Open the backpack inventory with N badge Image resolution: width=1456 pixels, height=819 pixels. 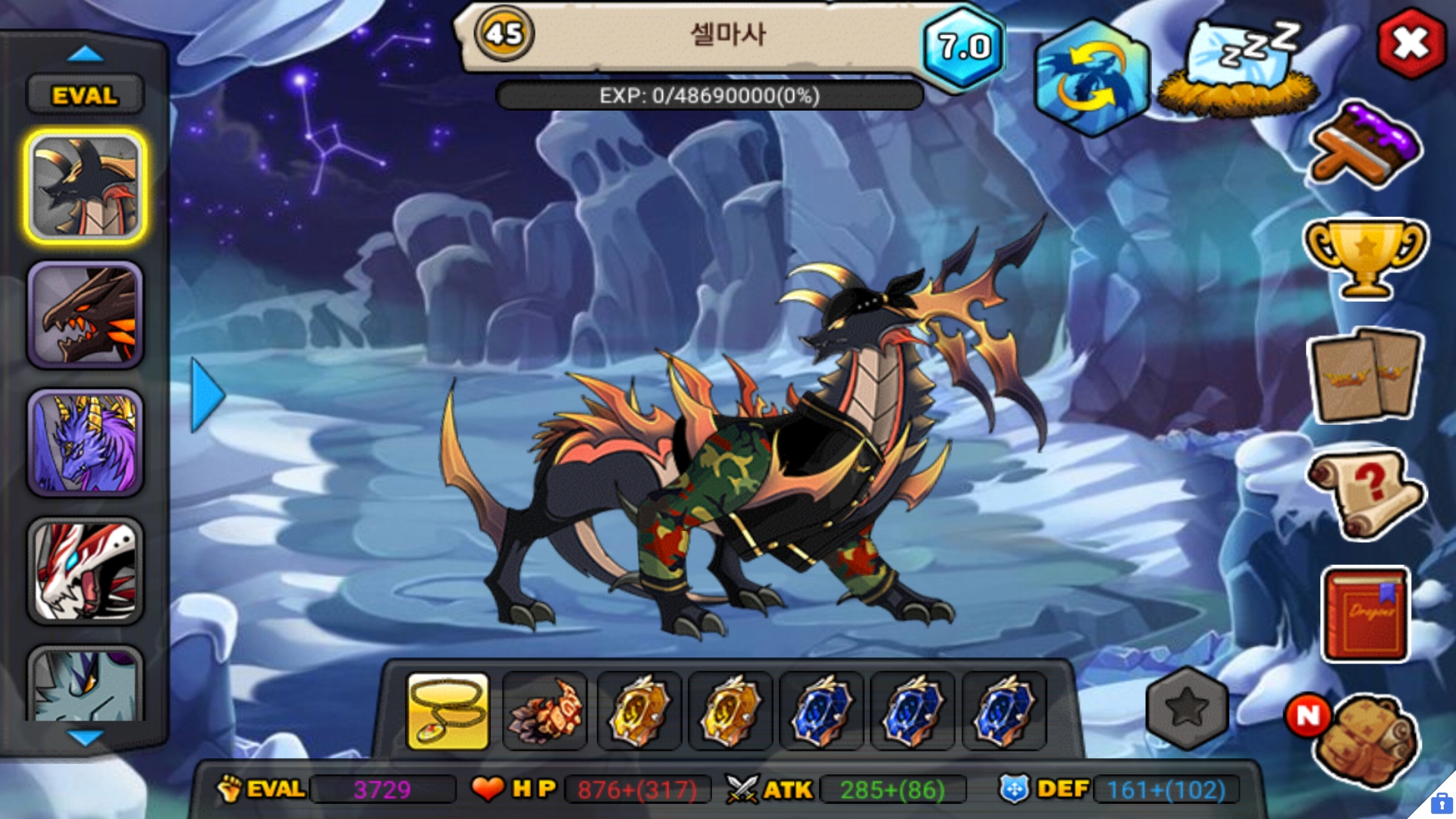1365,739
